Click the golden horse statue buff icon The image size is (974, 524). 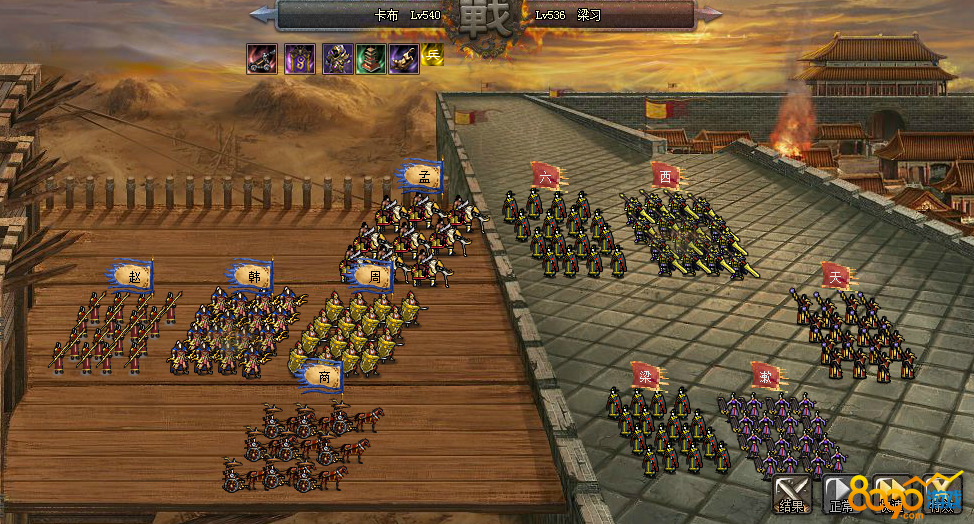click(404, 58)
